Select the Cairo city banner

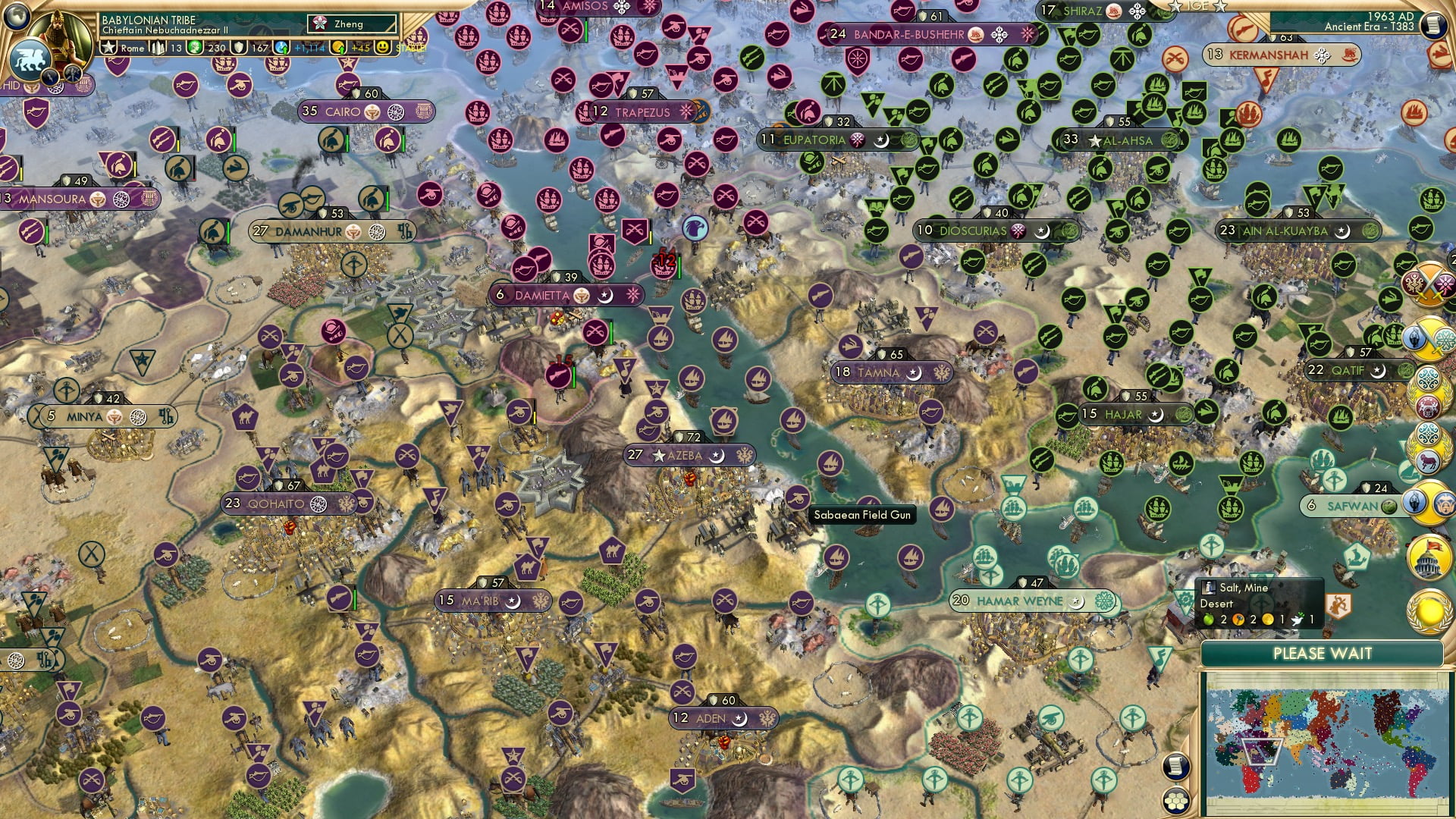345,111
